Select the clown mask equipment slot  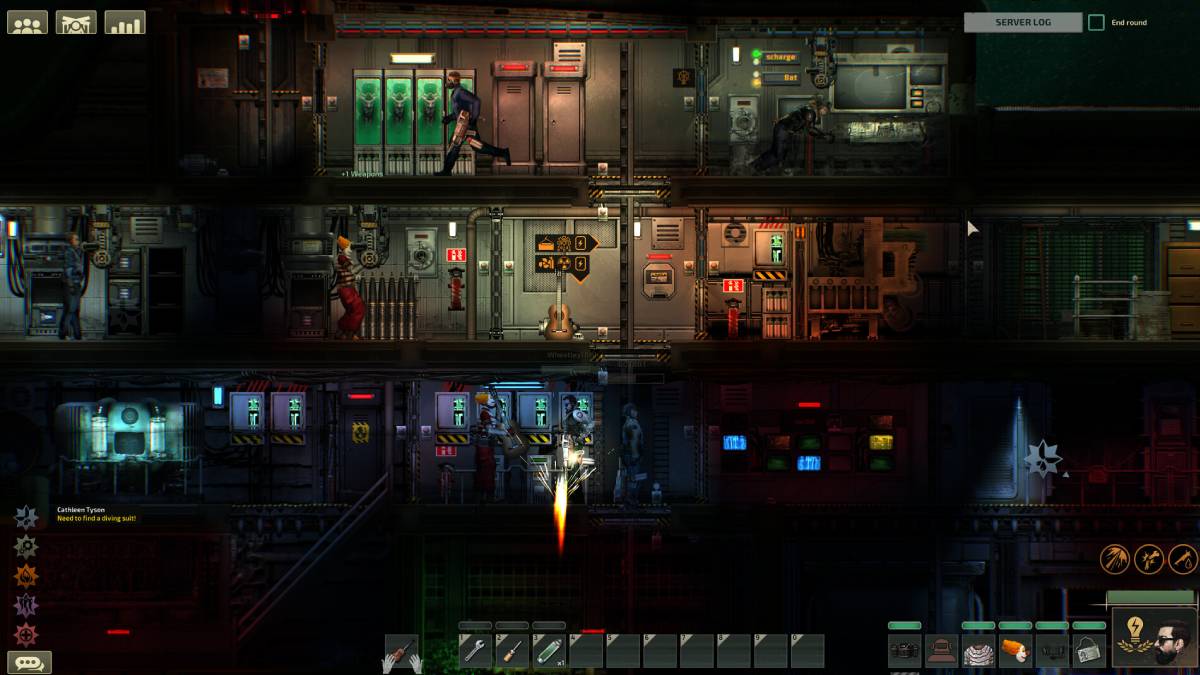coord(1015,651)
